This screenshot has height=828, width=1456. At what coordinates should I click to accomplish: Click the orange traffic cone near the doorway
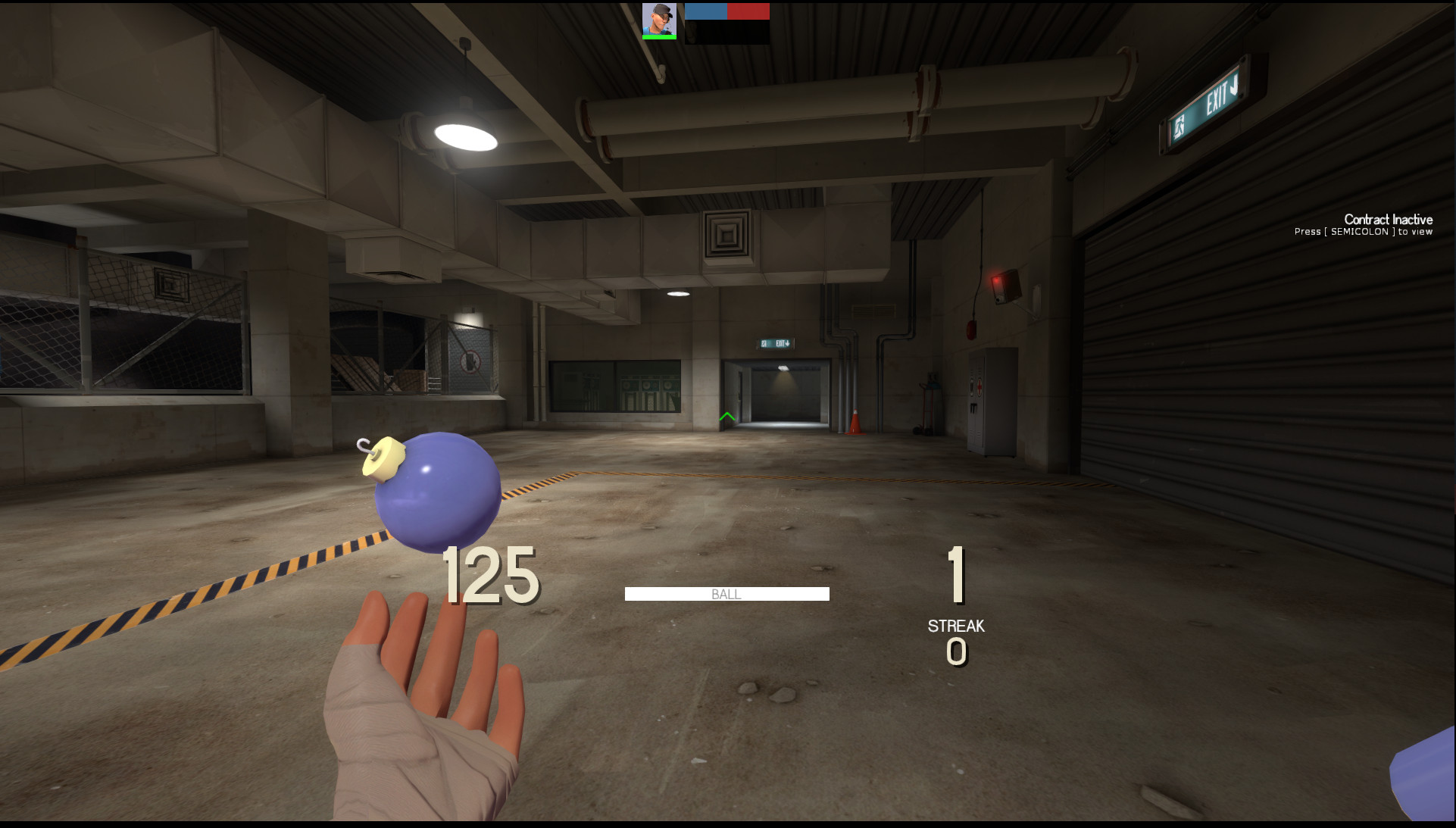[x=856, y=423]
